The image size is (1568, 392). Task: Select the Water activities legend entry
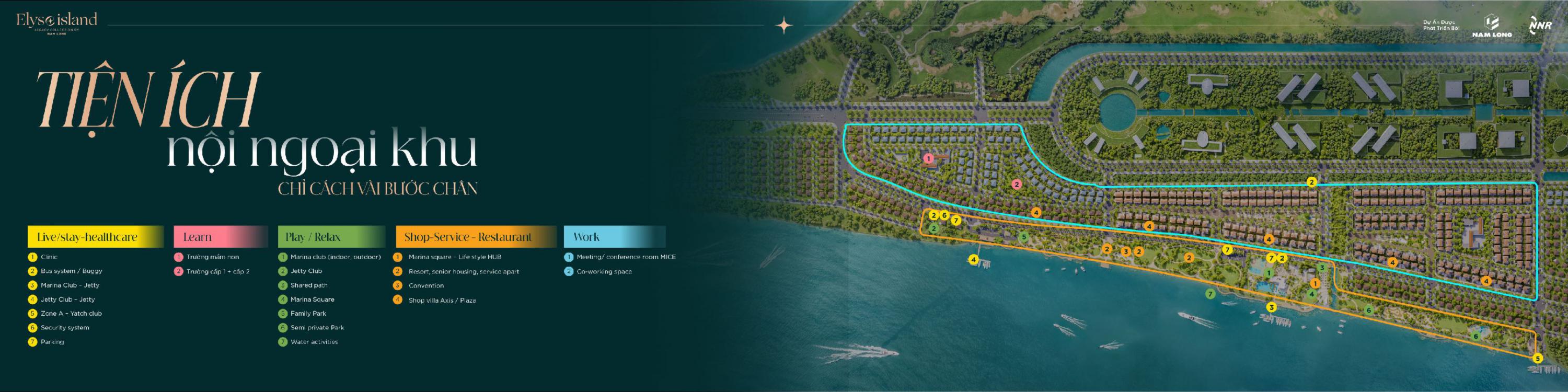click(x=314, y=342)
